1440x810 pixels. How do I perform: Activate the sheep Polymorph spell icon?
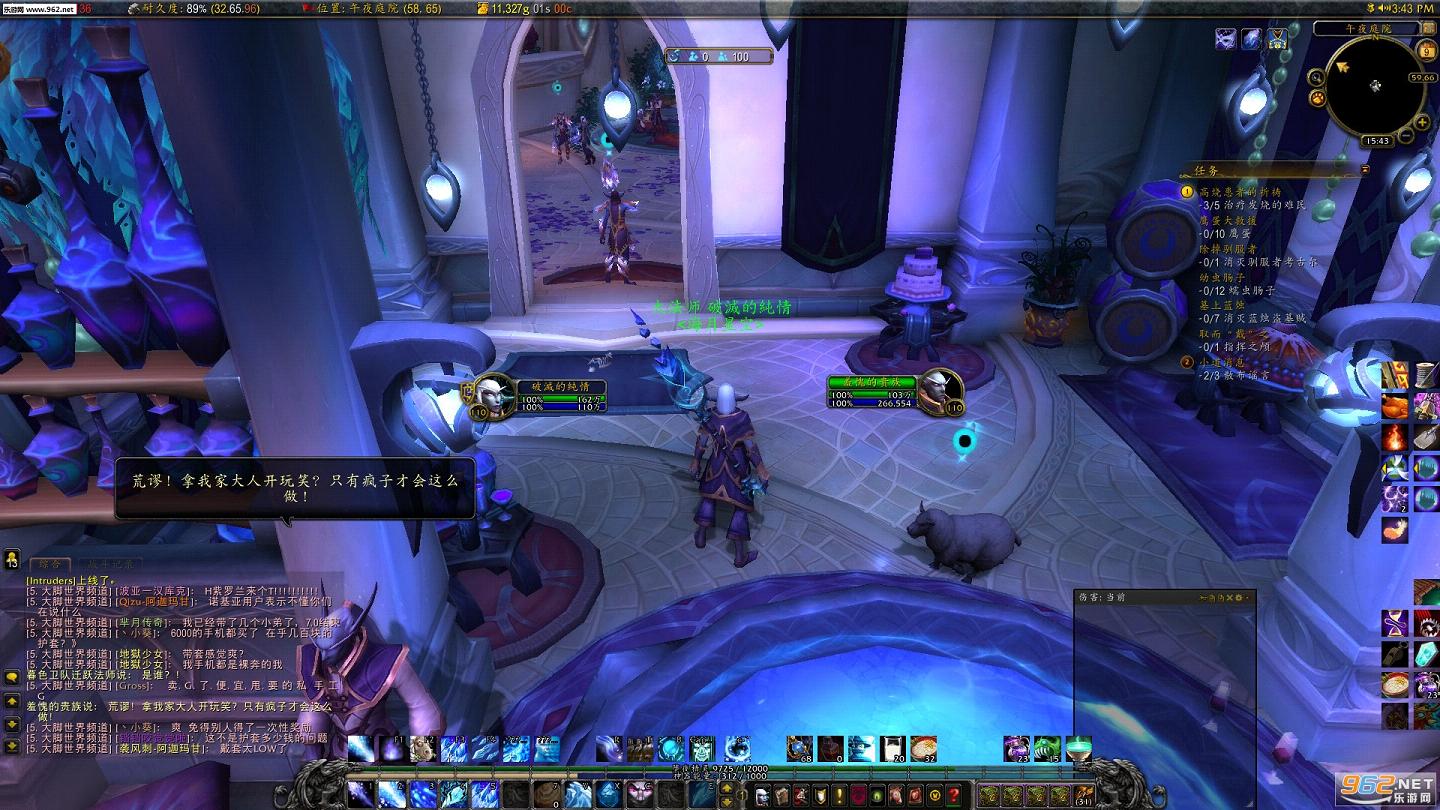(x=424, y=748)
